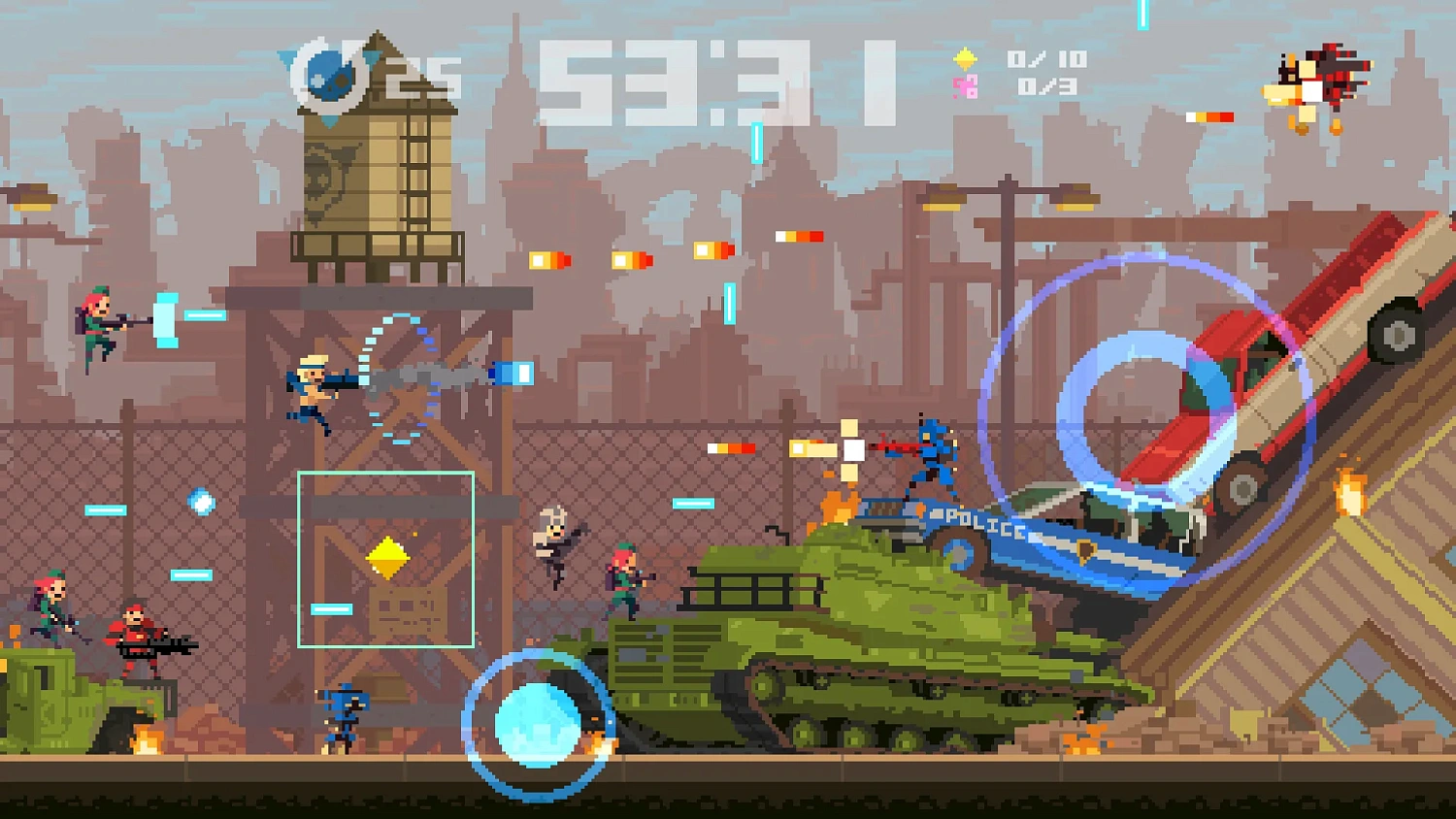Screen dimensions: 1456x819
Task: Select the glowing blue shield orb near the tank
Action: point(536,723)
